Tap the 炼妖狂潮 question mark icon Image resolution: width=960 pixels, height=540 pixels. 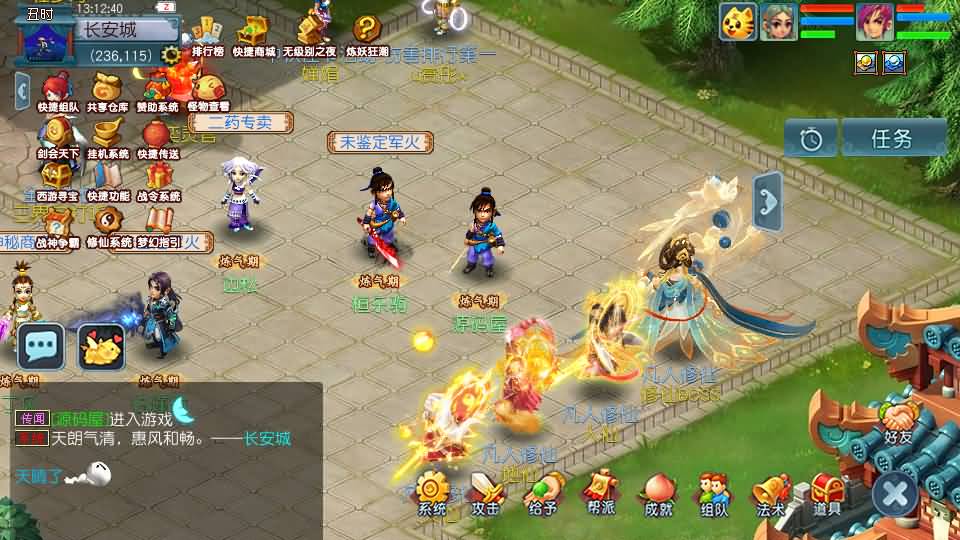point(369,33)
